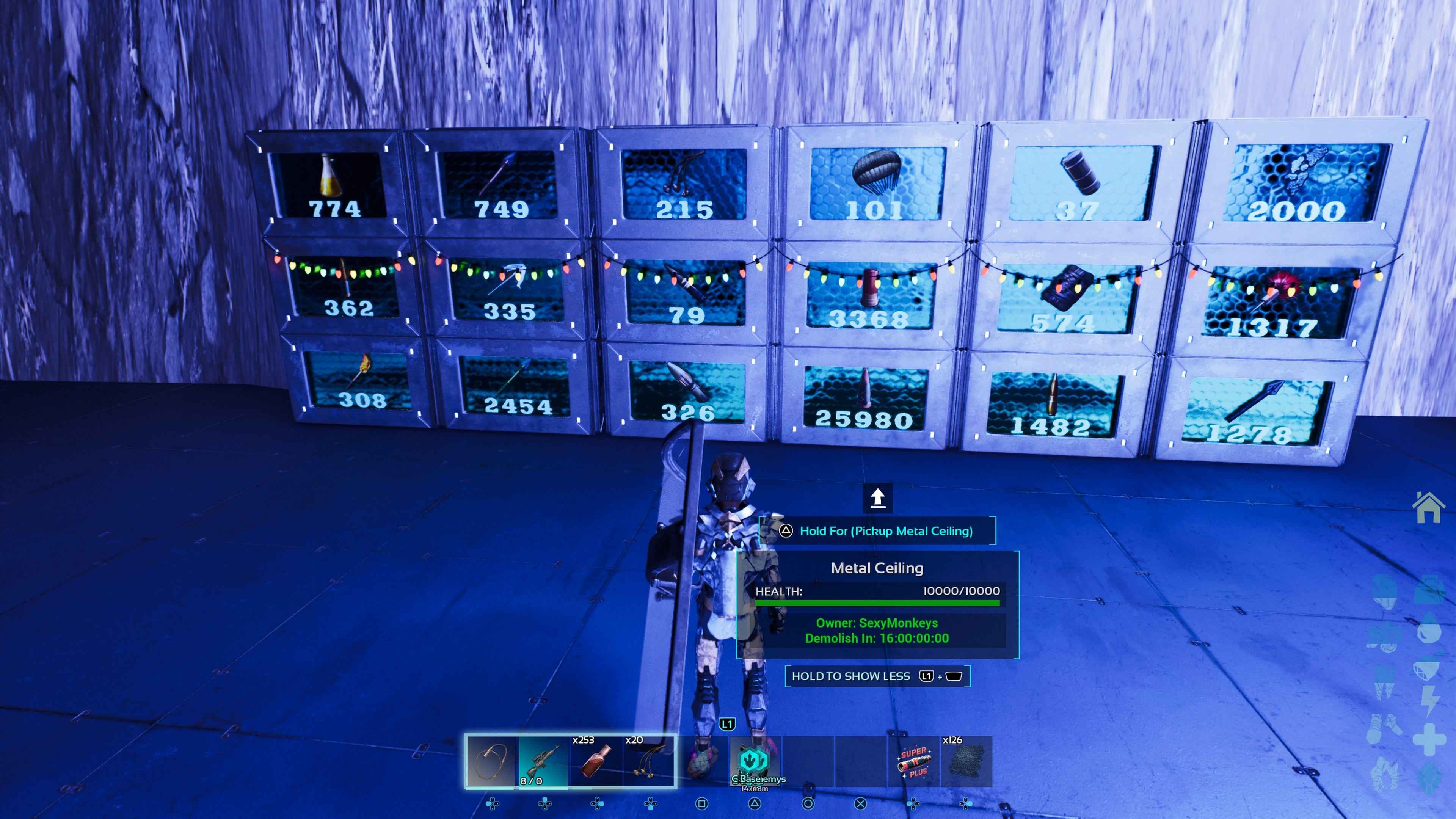Select the dark item stack of 126

pyautogui.click(x=966, y=761)
